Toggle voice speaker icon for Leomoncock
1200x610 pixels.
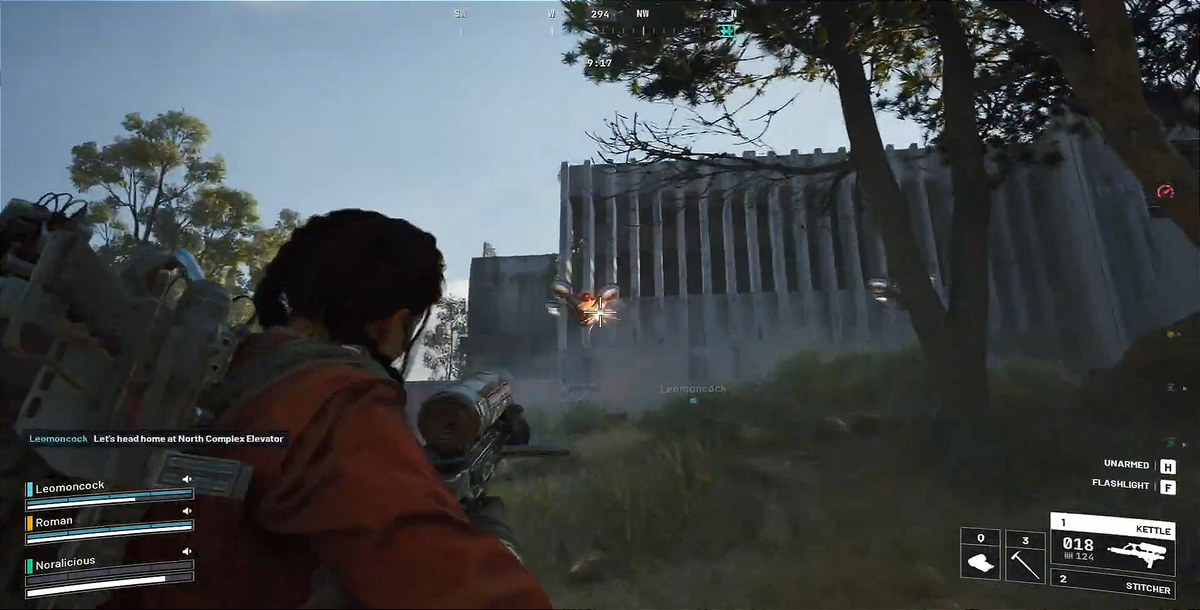point(186,479)
